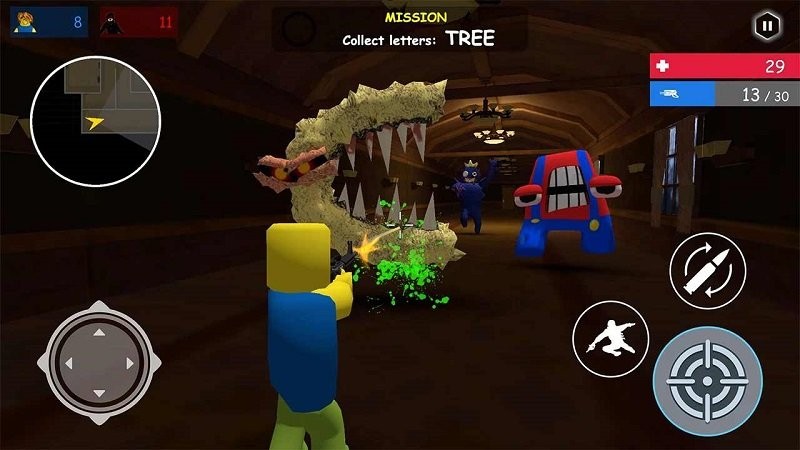Tap the virtual movement joystick
This screenshot has height=450, width=800.
pos(98,358)
